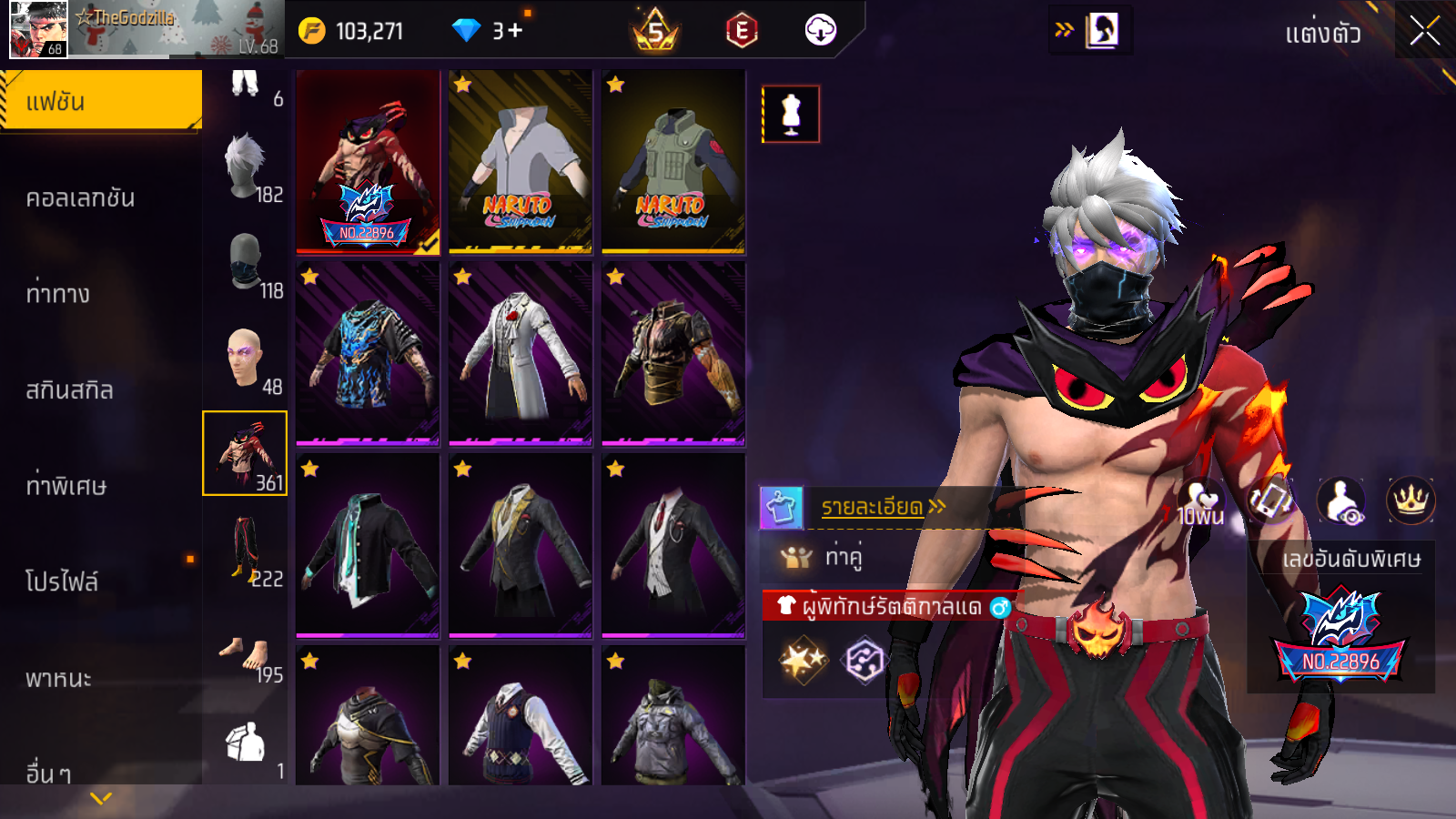Click the mannequin outfit preset icon
This screenshot has width=1456, height=819.
(x=791, y=115)
